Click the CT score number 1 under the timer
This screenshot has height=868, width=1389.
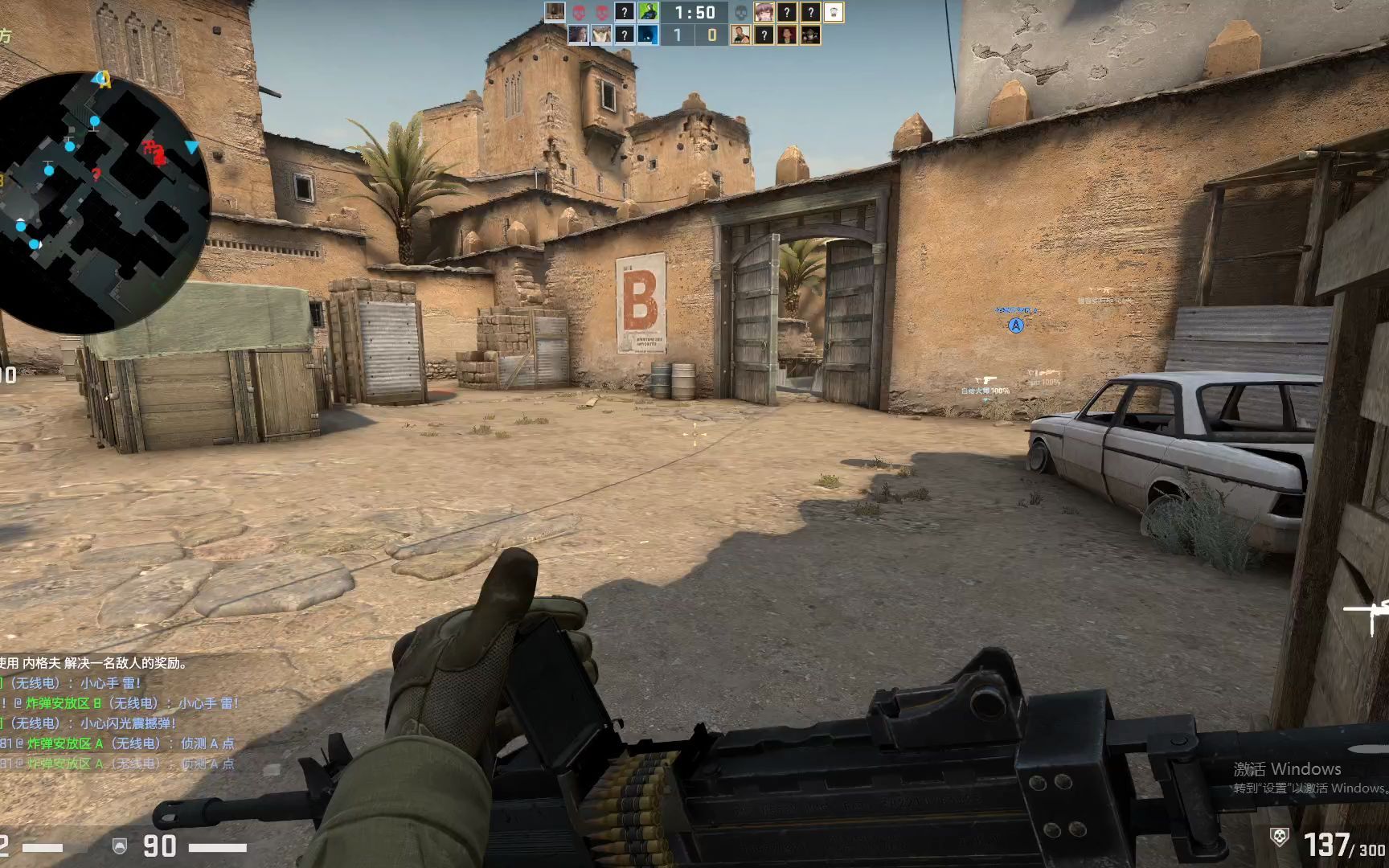pos(678,35)
